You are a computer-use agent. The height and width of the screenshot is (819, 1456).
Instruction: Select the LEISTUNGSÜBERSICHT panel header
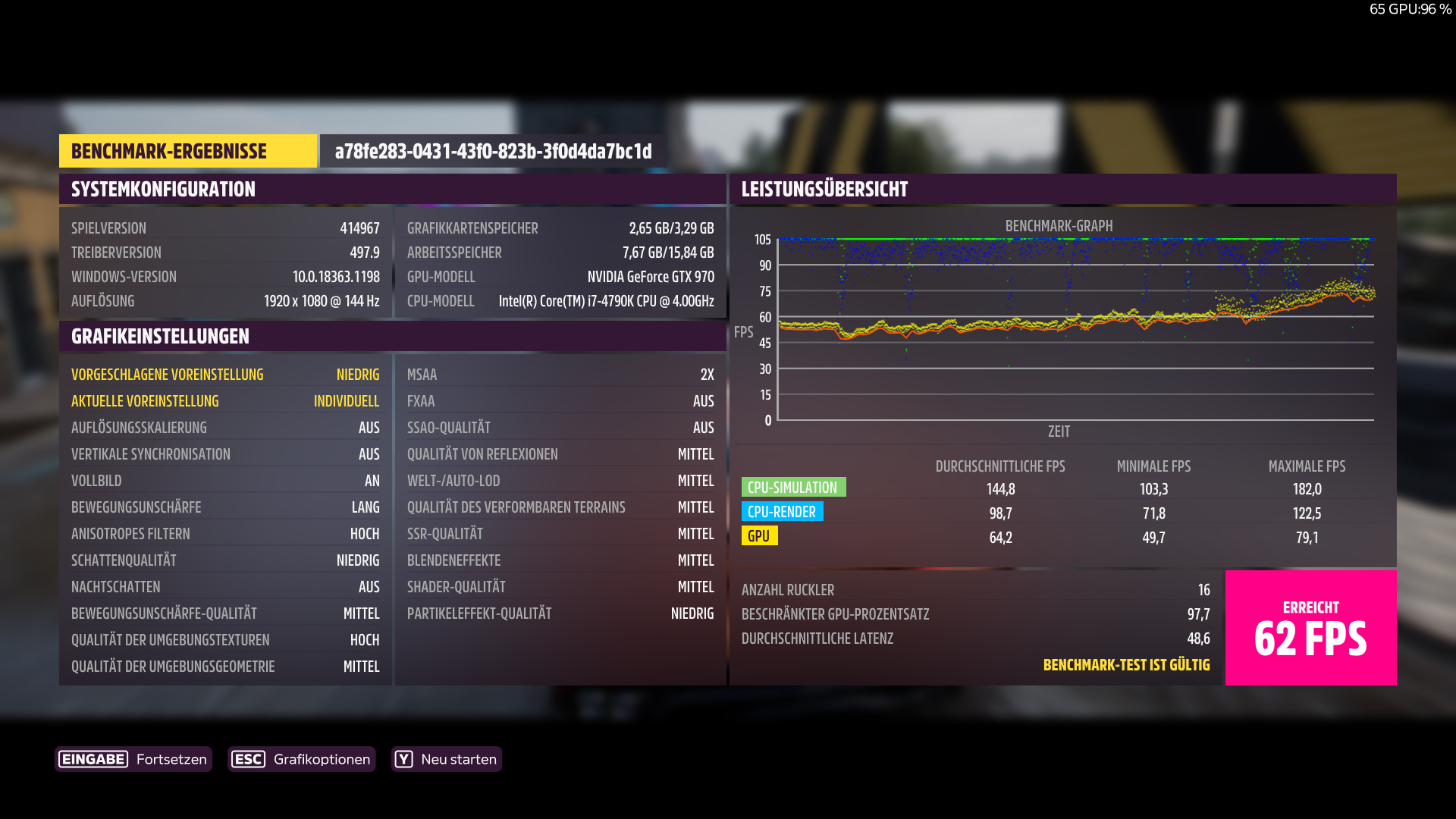click(824, 189)
